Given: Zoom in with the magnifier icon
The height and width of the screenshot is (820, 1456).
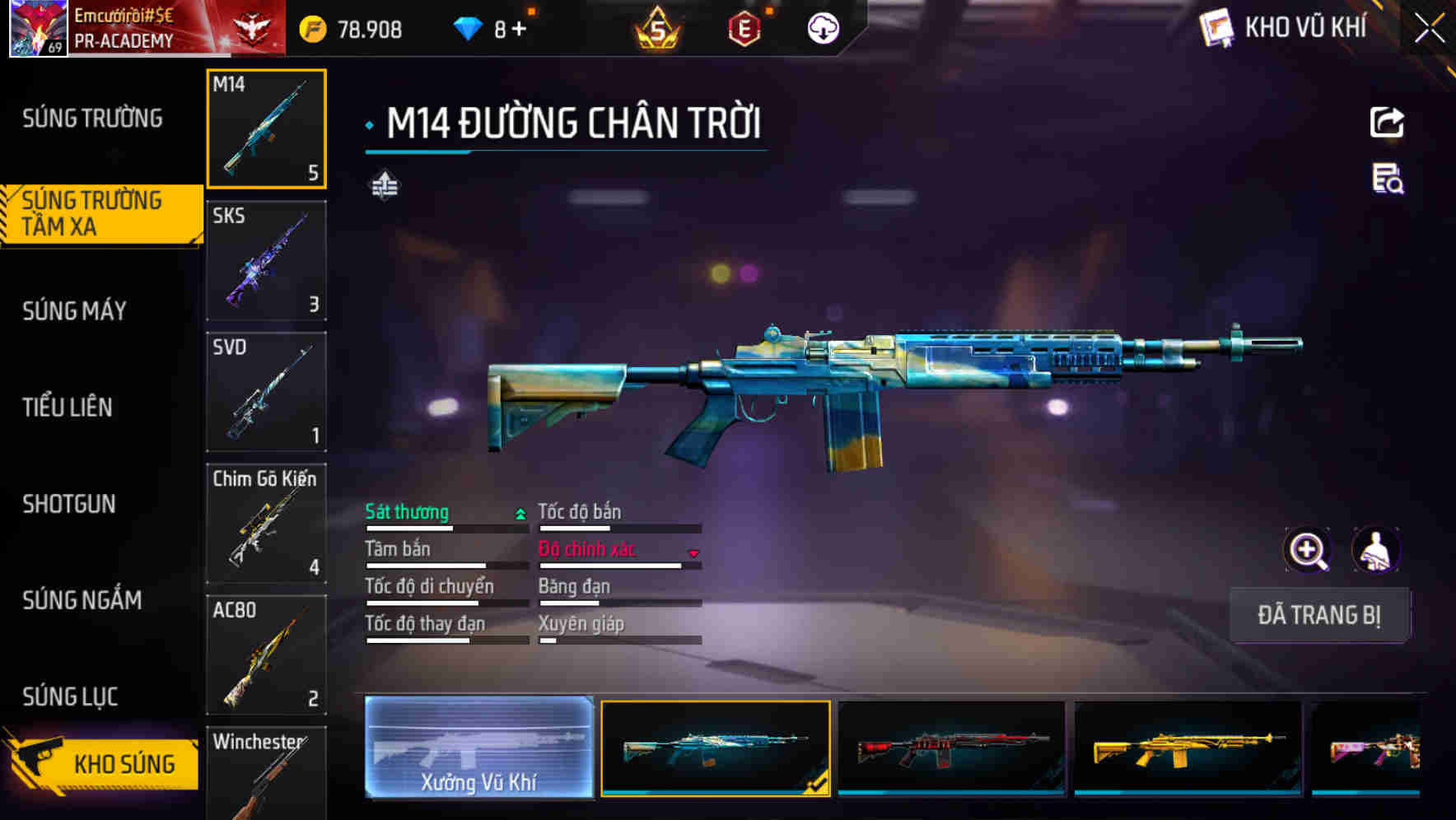Looking at the screenshot, I should pyautogui.click(x=1308, y=550).
